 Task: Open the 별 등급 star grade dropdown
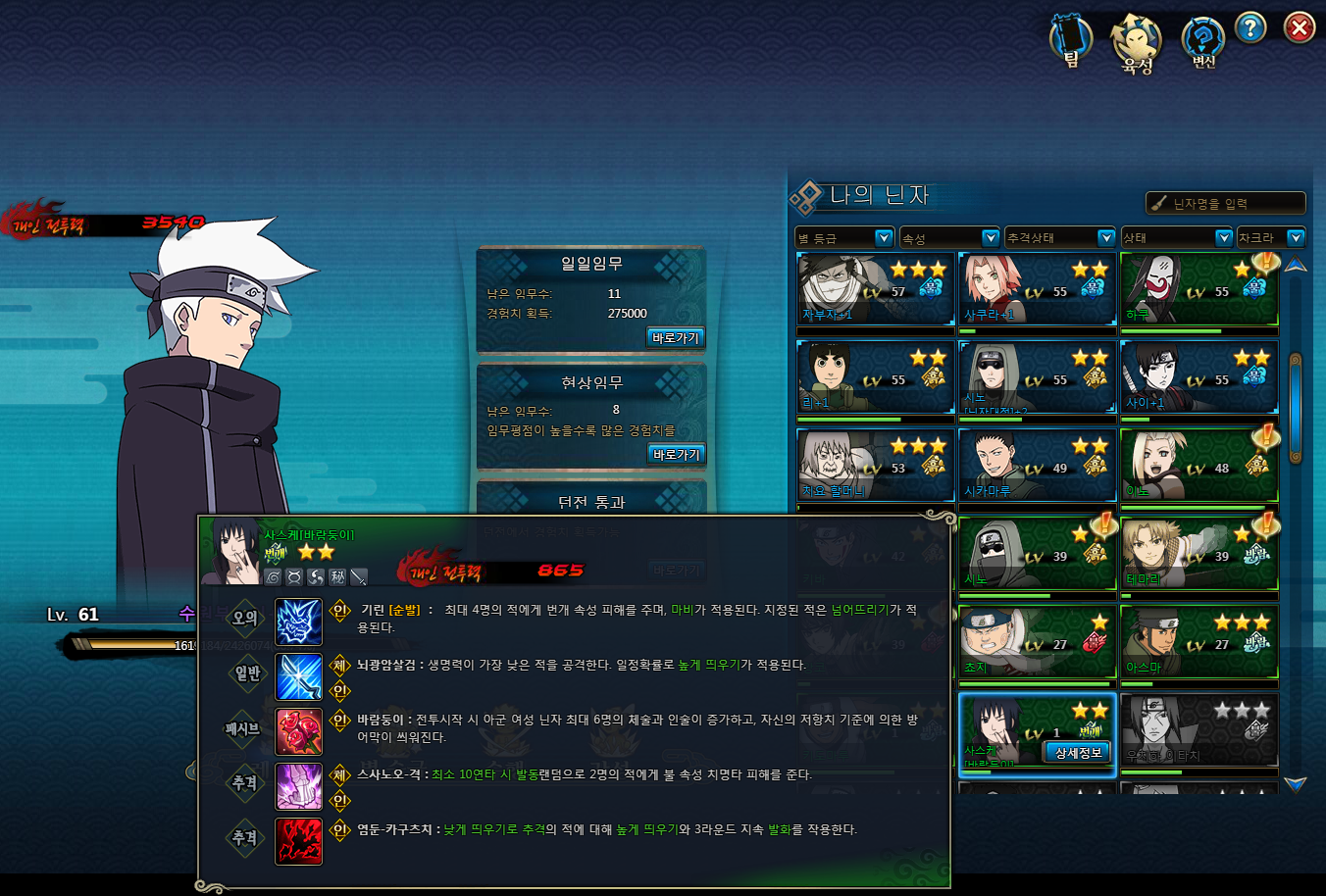(844, 238)
